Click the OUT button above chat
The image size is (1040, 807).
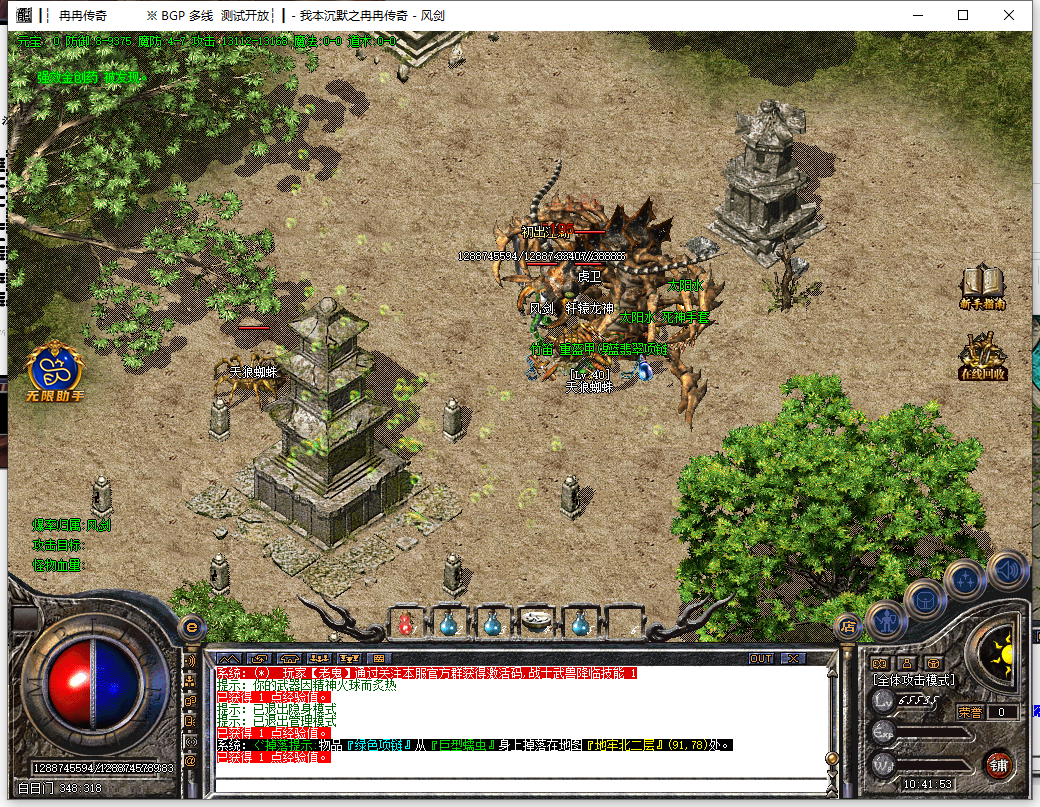click(761, 659)
